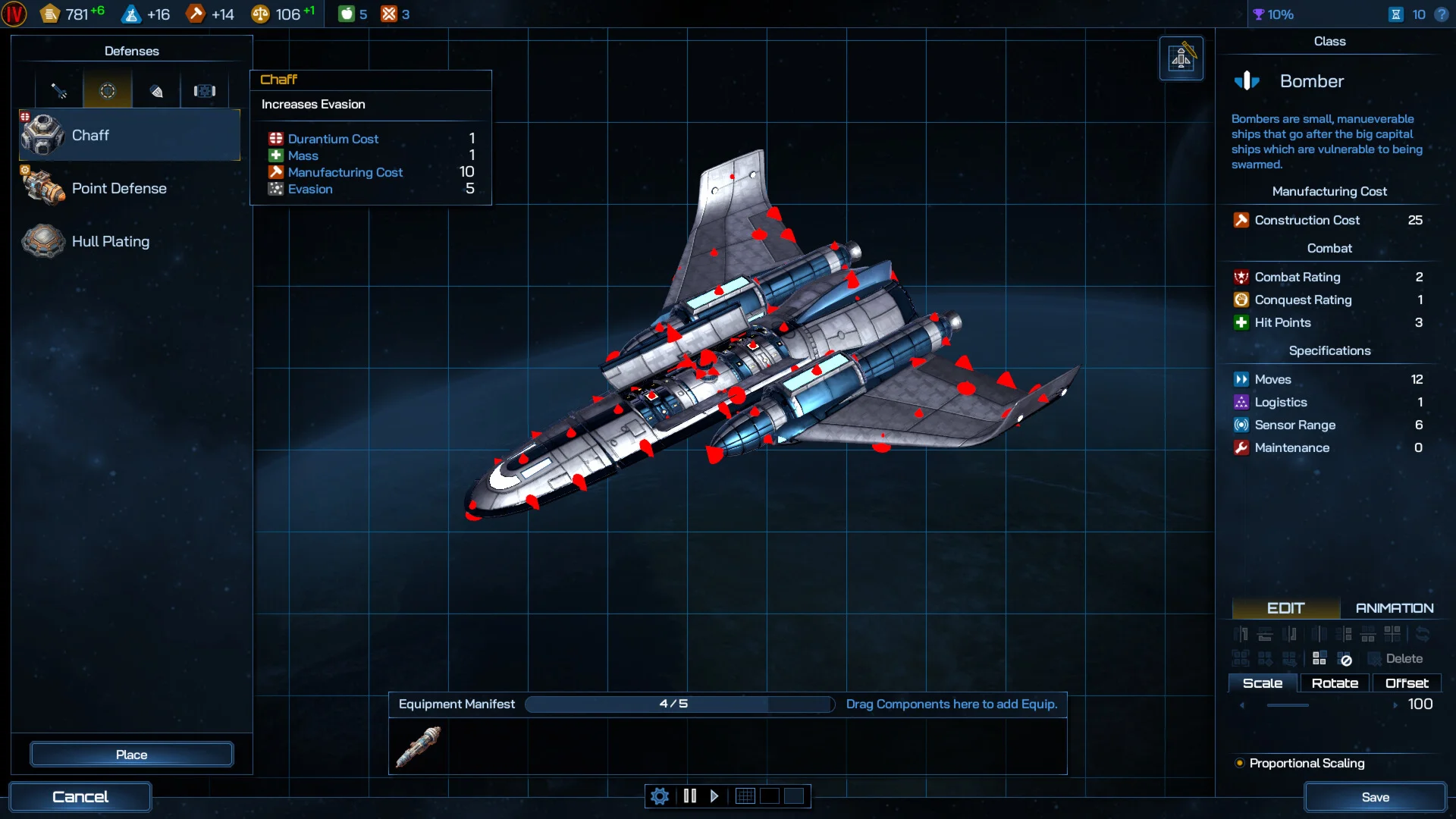Play the ship preview animation

pos(714,796)
